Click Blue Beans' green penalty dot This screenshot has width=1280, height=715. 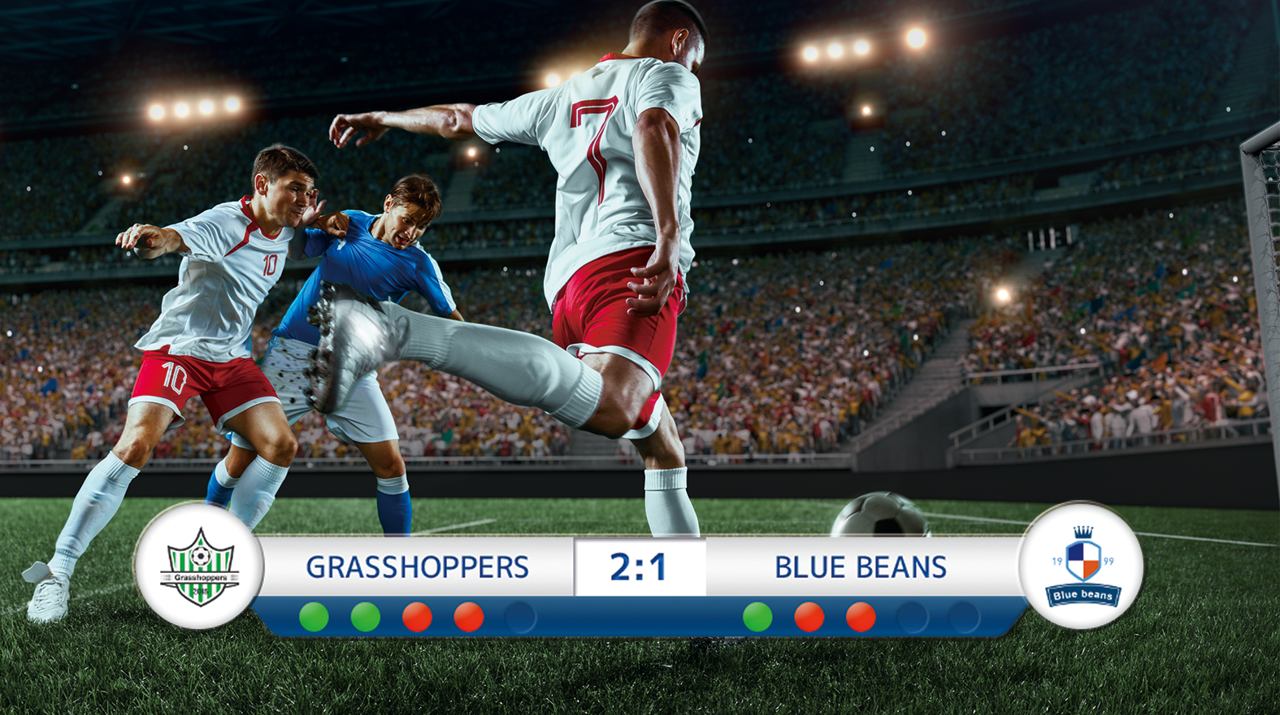pos(757,617)
